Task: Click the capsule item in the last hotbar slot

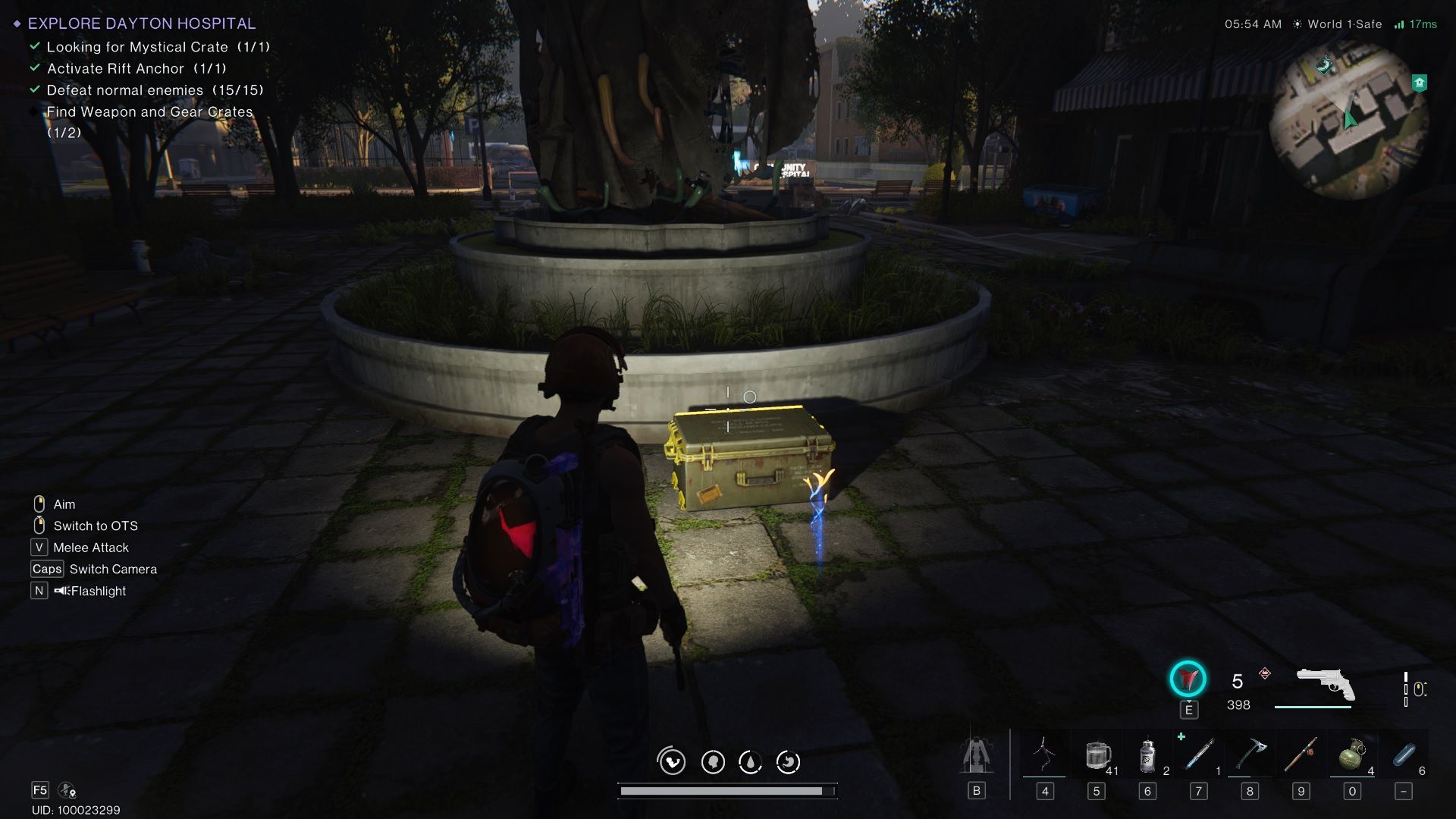Action: coord(1404,755)
